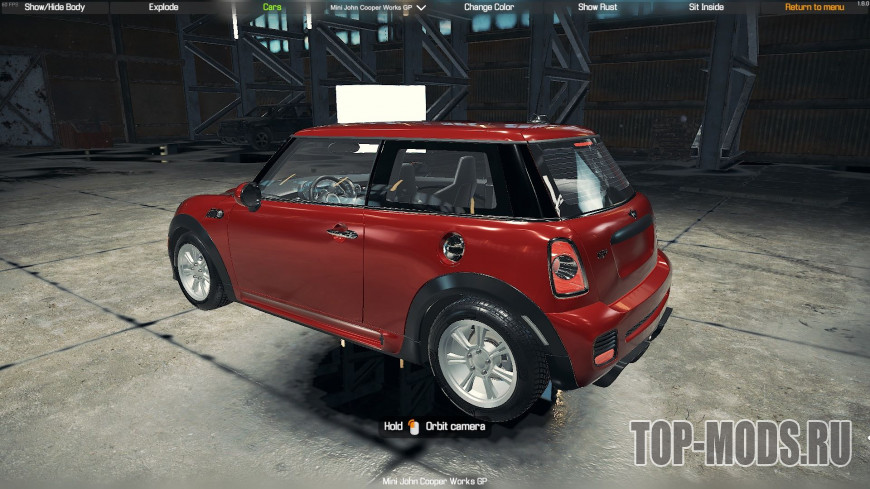This screenshot has height=489, width=870.
Task: Open the Cars tab
Action: tap(272, 7)
